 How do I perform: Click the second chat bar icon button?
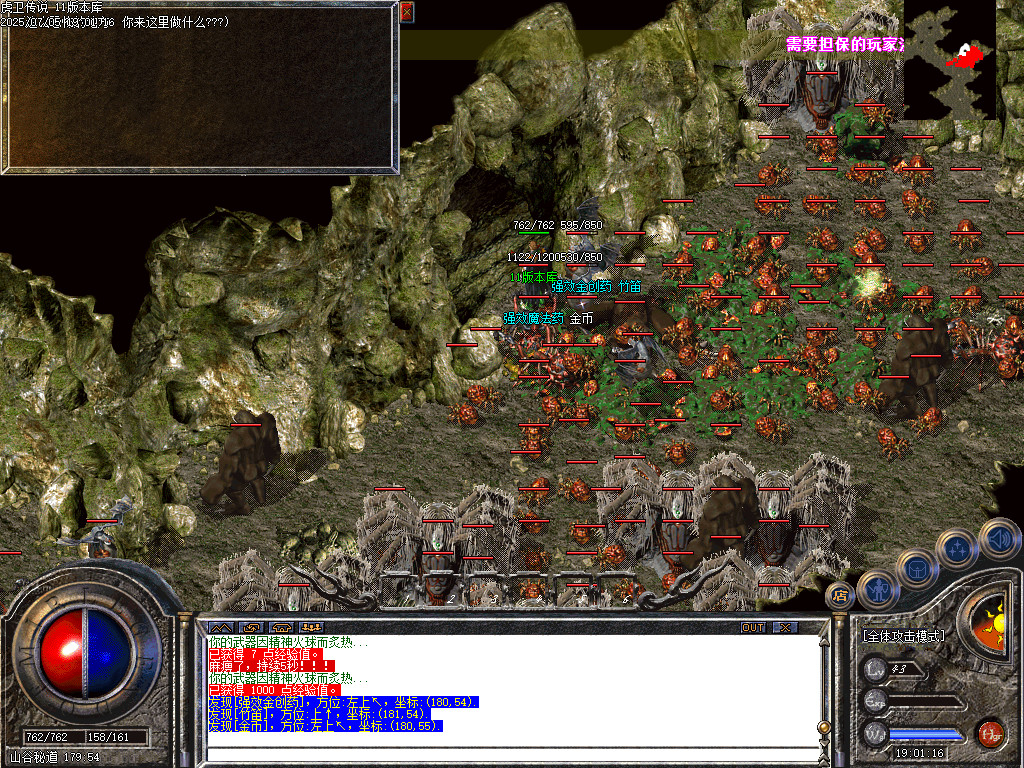[x=251, y=628]
